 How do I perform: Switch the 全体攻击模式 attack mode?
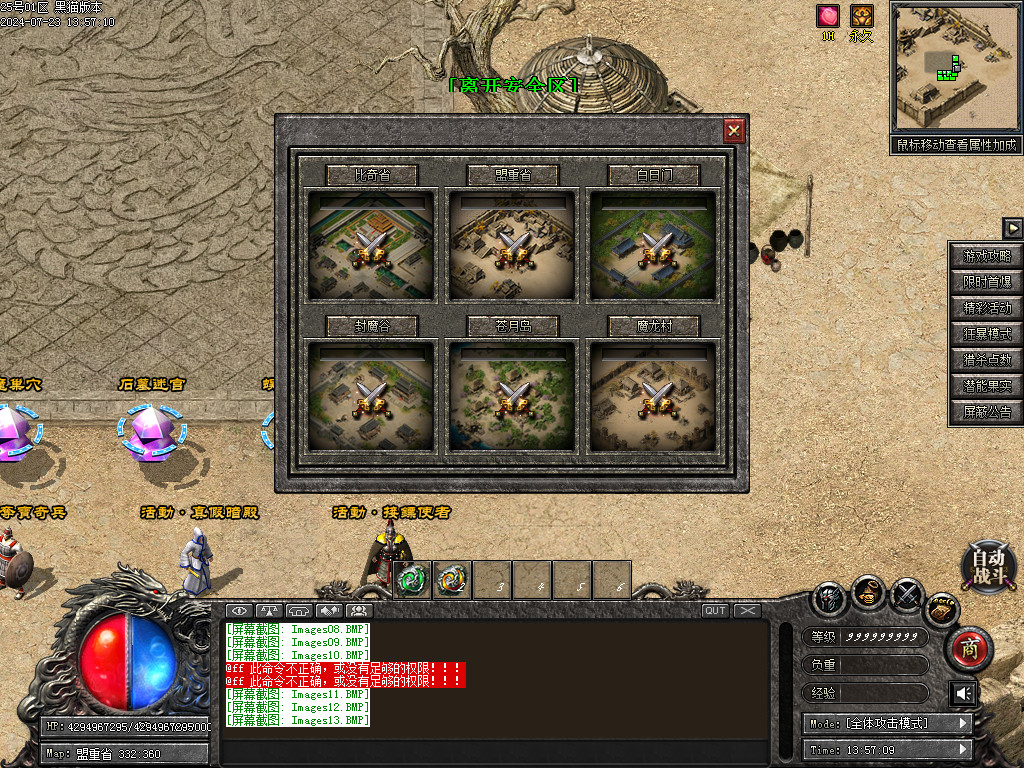886,723
